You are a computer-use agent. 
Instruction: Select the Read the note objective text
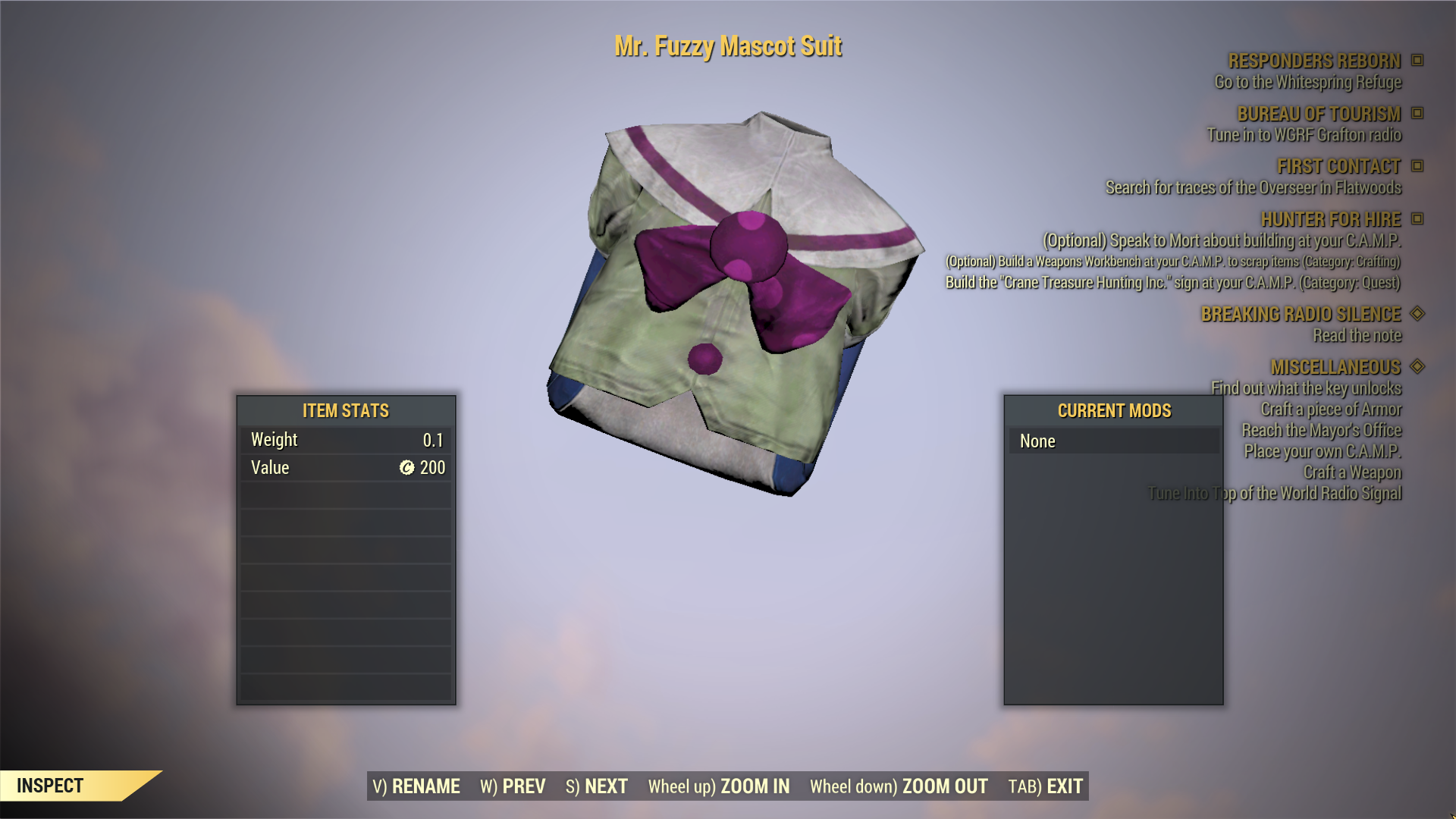coord(1357,336)
